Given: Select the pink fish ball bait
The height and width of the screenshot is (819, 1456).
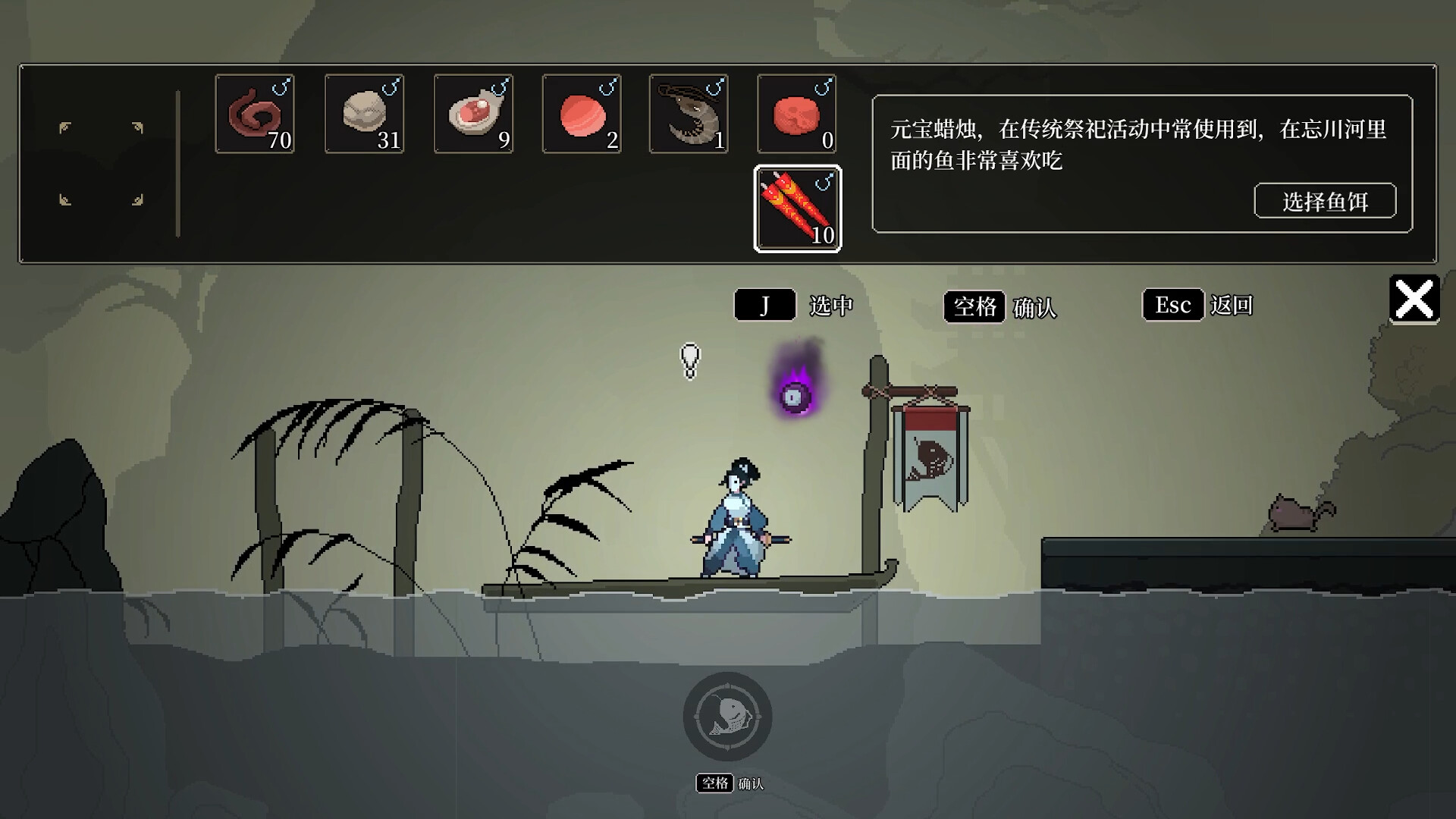Looking at the screenshot, I should tap(581, 114).
